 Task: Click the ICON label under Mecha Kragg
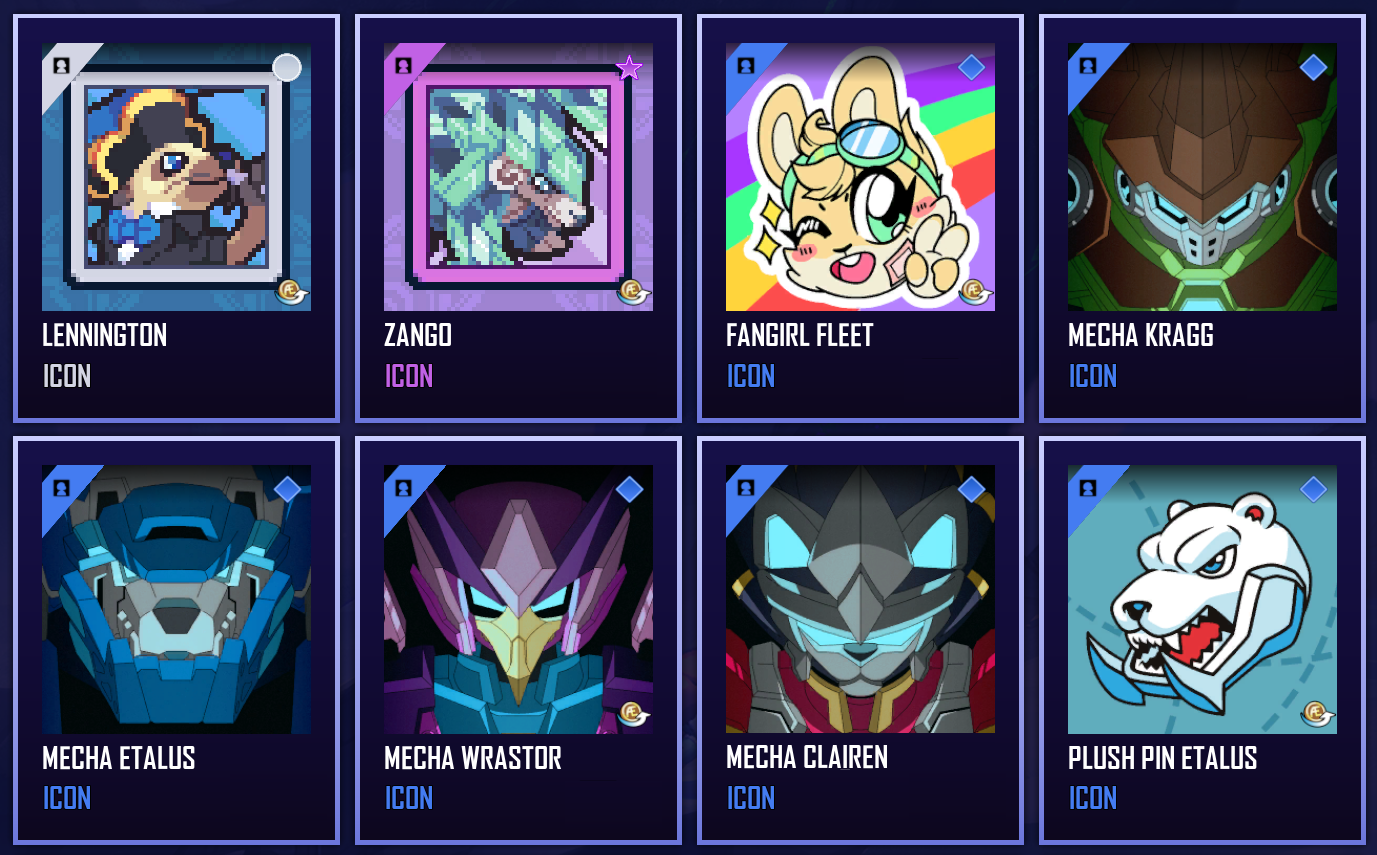click(x=1091, y=377)
